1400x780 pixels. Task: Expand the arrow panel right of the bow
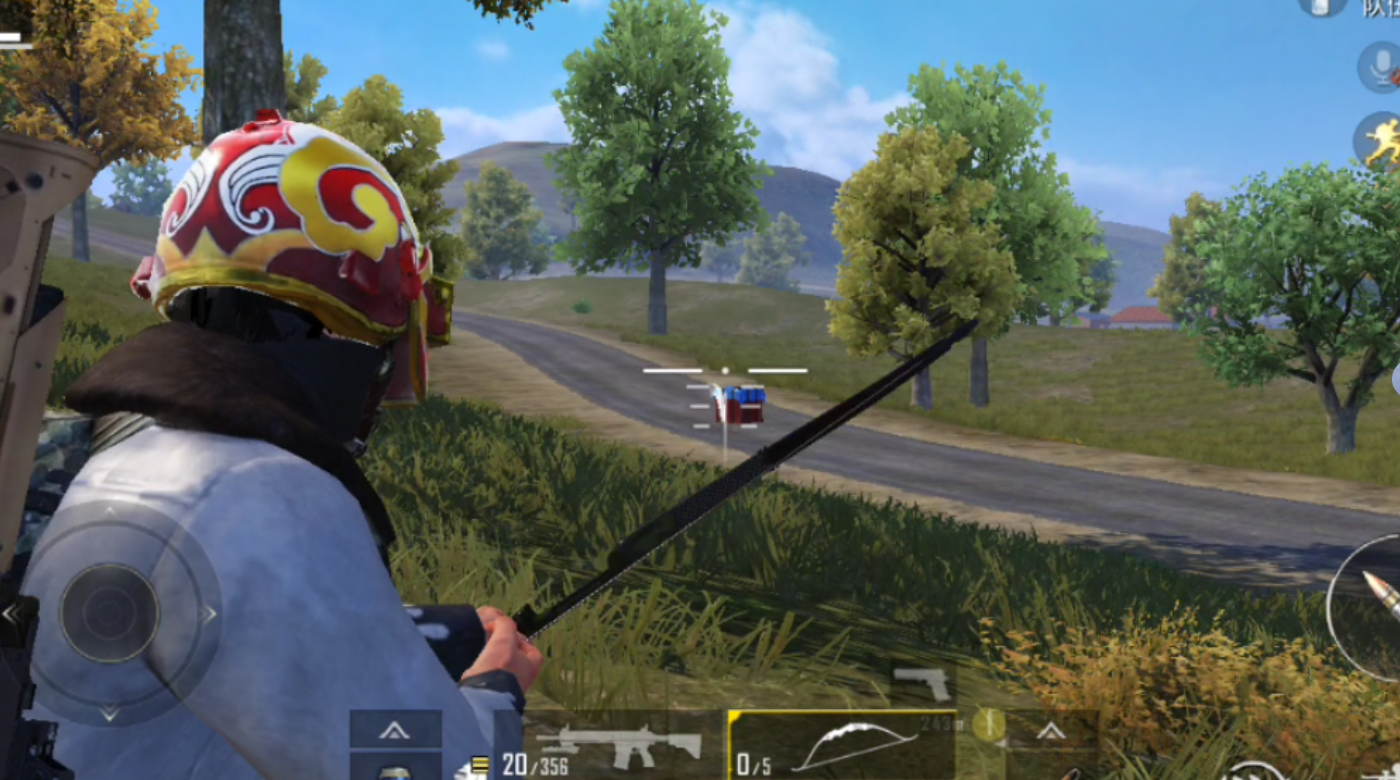click(1049, 731)
